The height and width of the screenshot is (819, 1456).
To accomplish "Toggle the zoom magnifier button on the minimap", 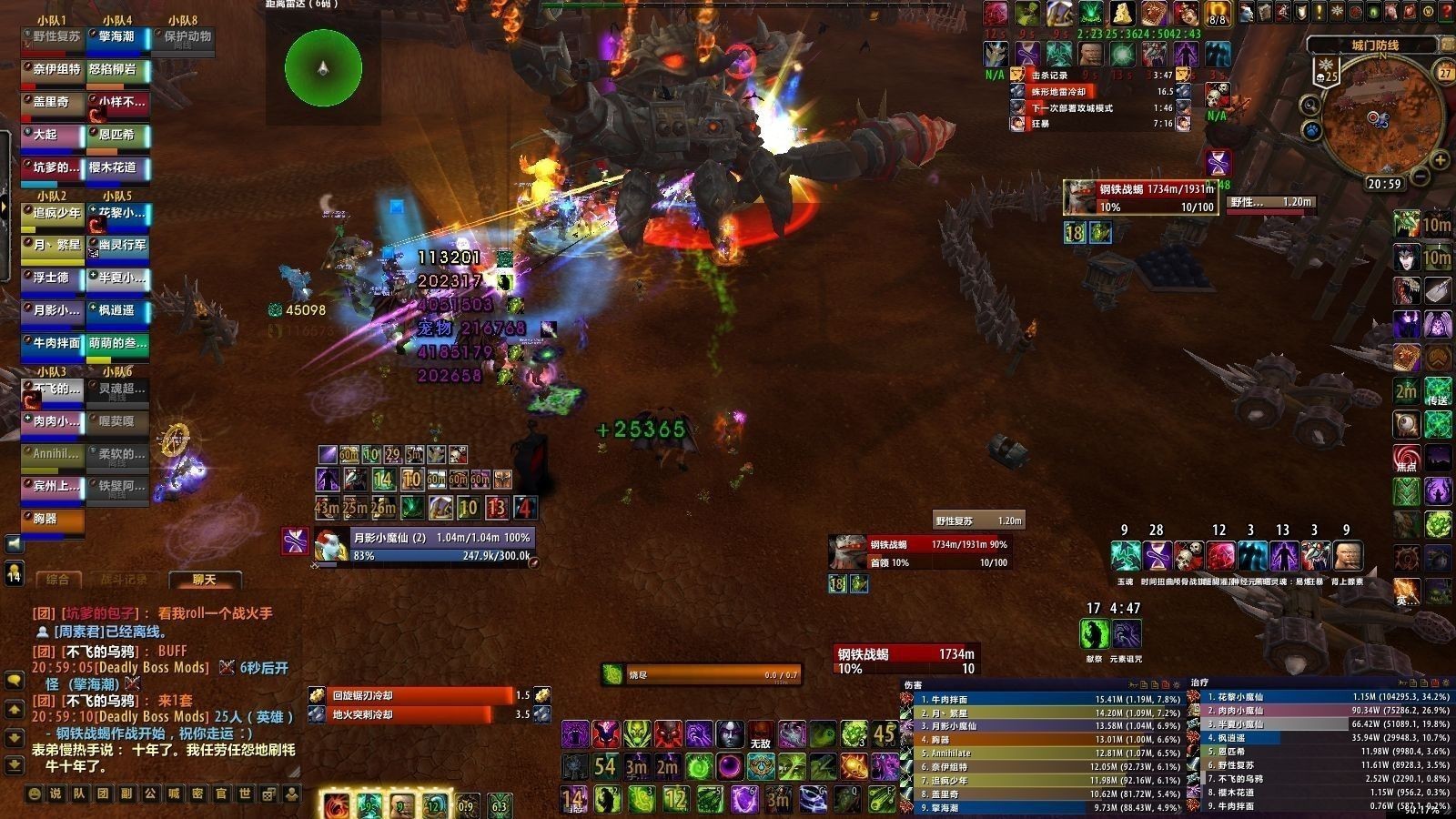I will click(1309, 105).
